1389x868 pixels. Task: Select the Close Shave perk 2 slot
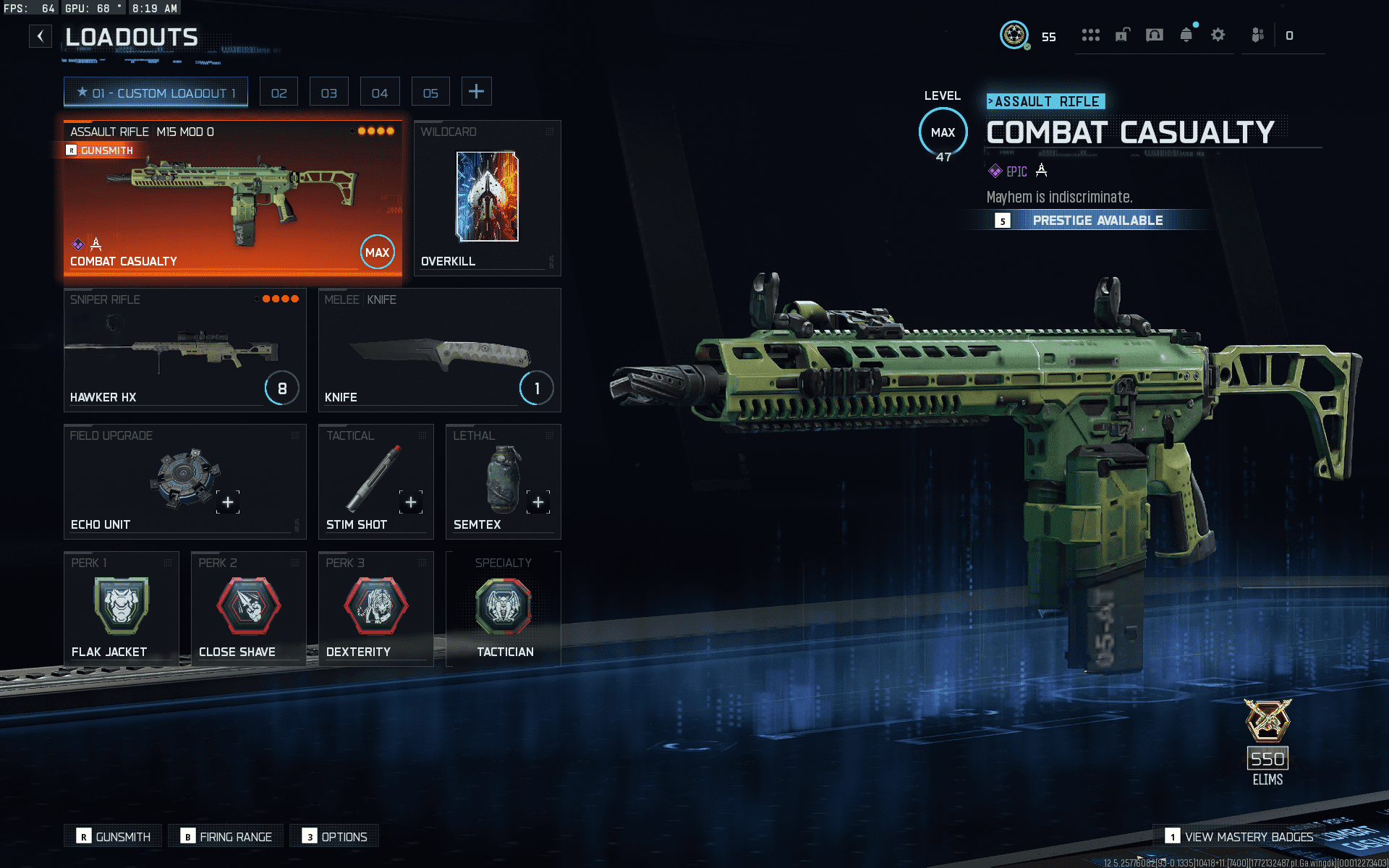tap(248, 609)
